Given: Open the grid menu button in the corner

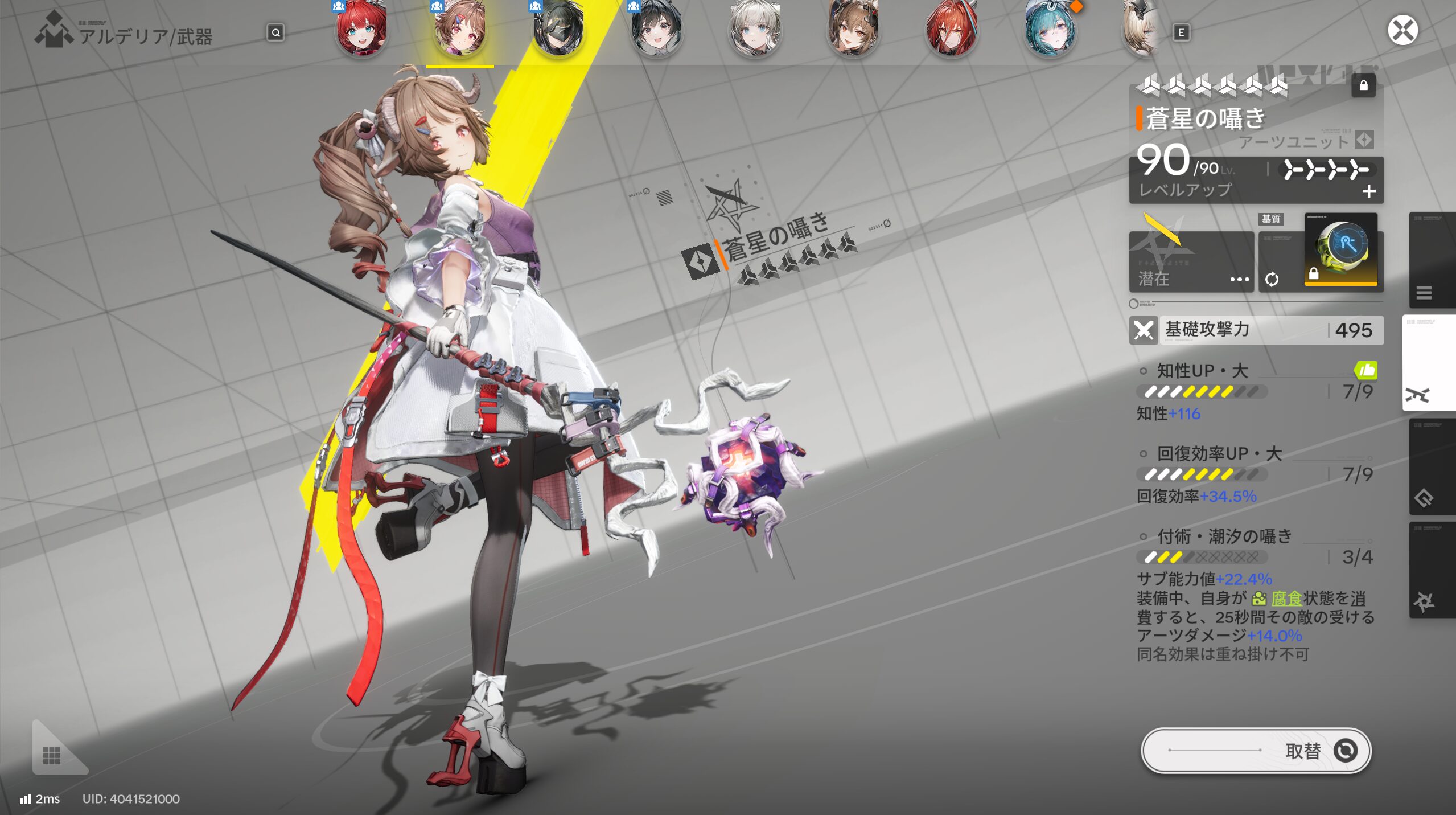Looking at the screenshot, I should pos(52,755).
